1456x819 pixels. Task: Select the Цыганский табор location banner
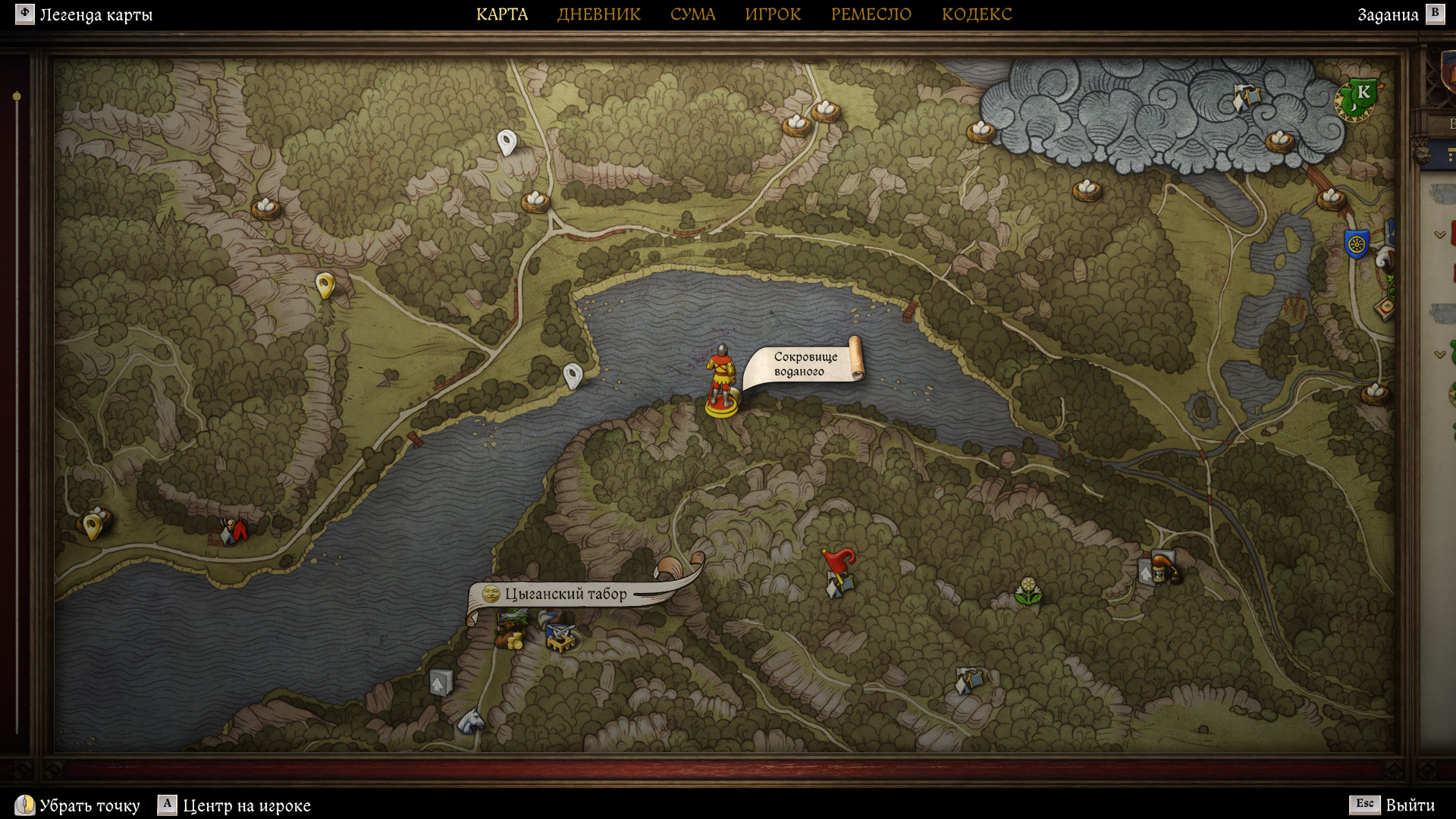point(566,594)
